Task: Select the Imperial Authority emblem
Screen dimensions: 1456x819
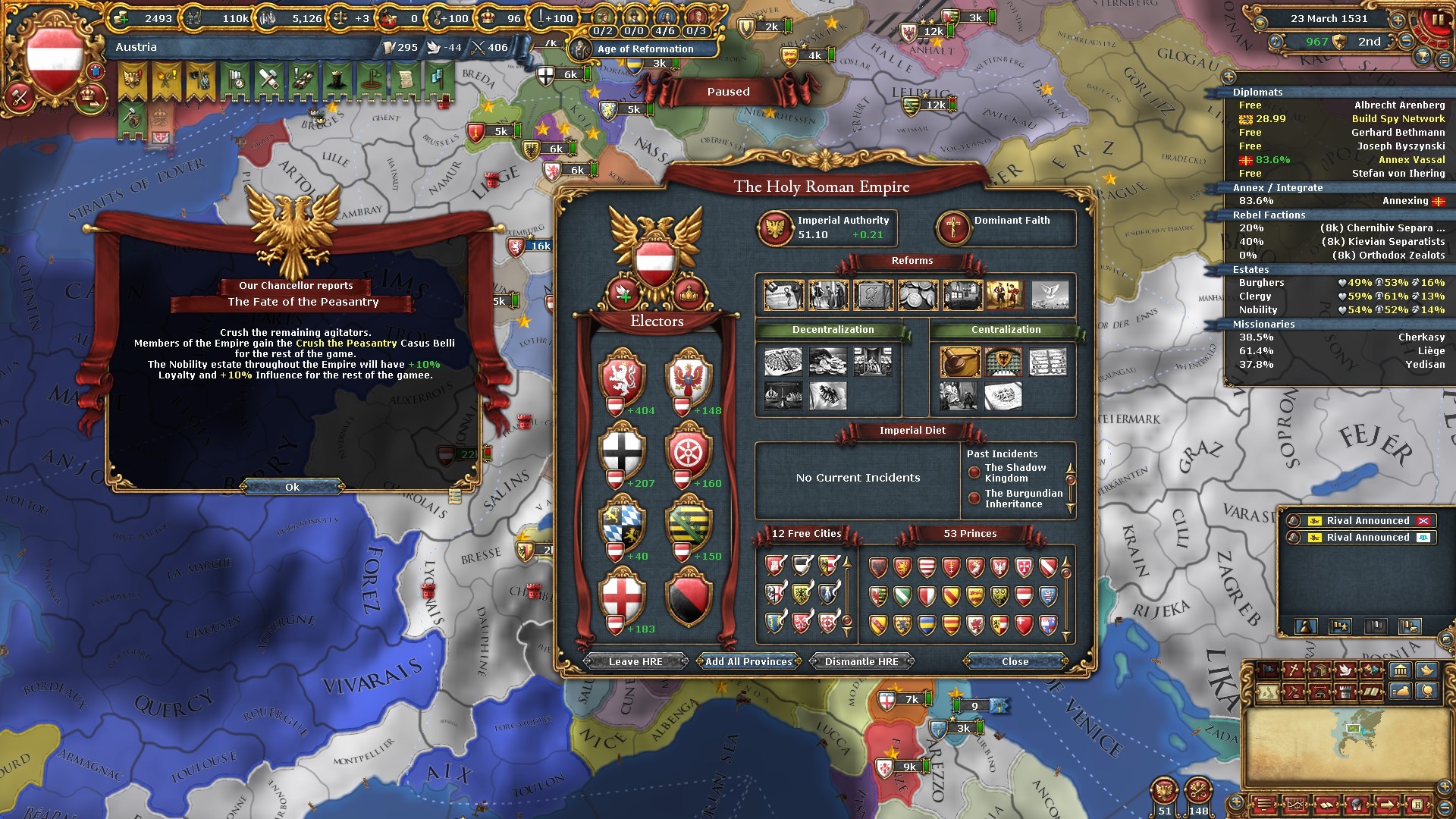Action: point(775,227)
